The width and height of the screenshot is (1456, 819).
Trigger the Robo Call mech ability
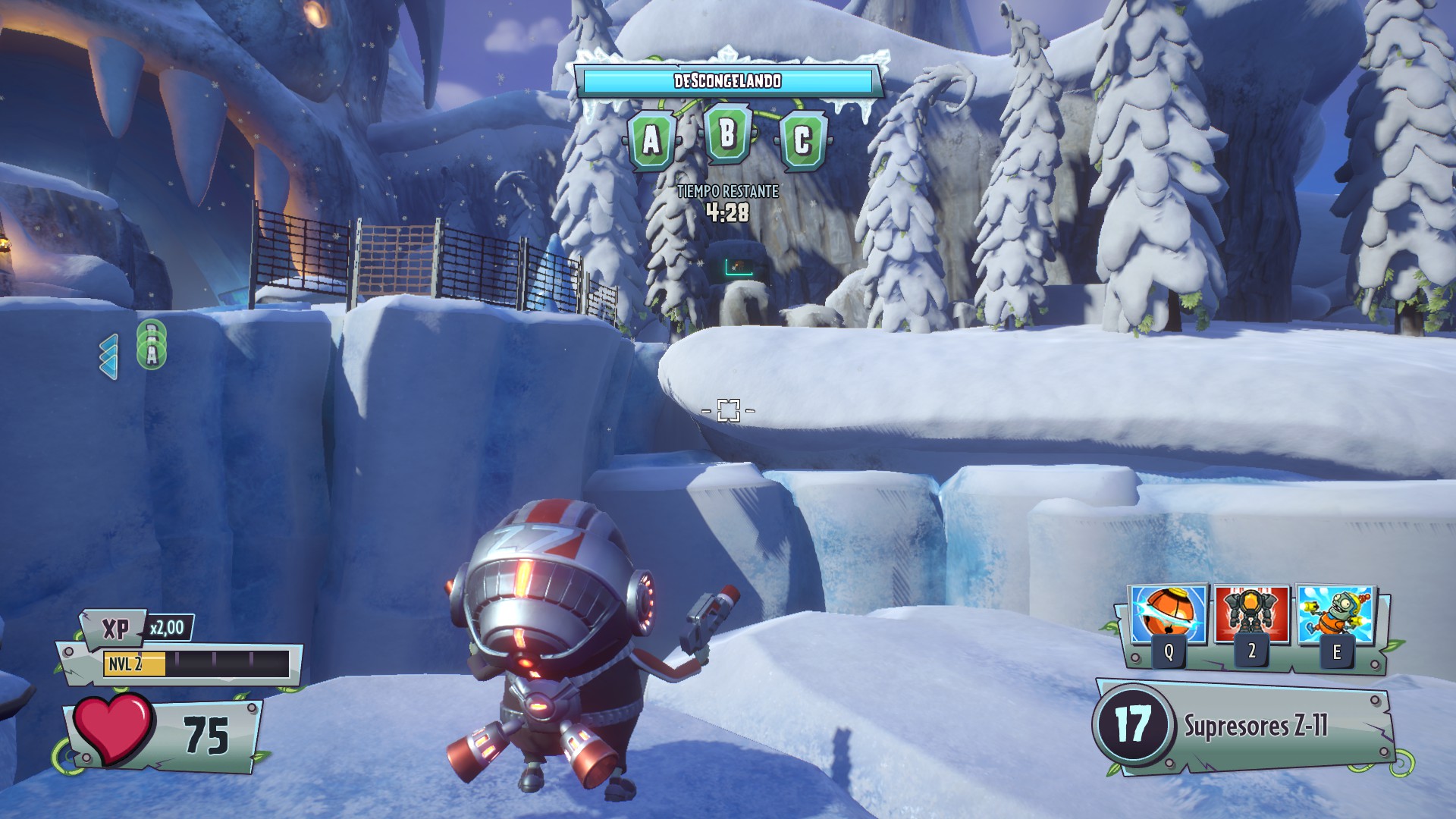pyautogui.click(x=1251, y=616)
